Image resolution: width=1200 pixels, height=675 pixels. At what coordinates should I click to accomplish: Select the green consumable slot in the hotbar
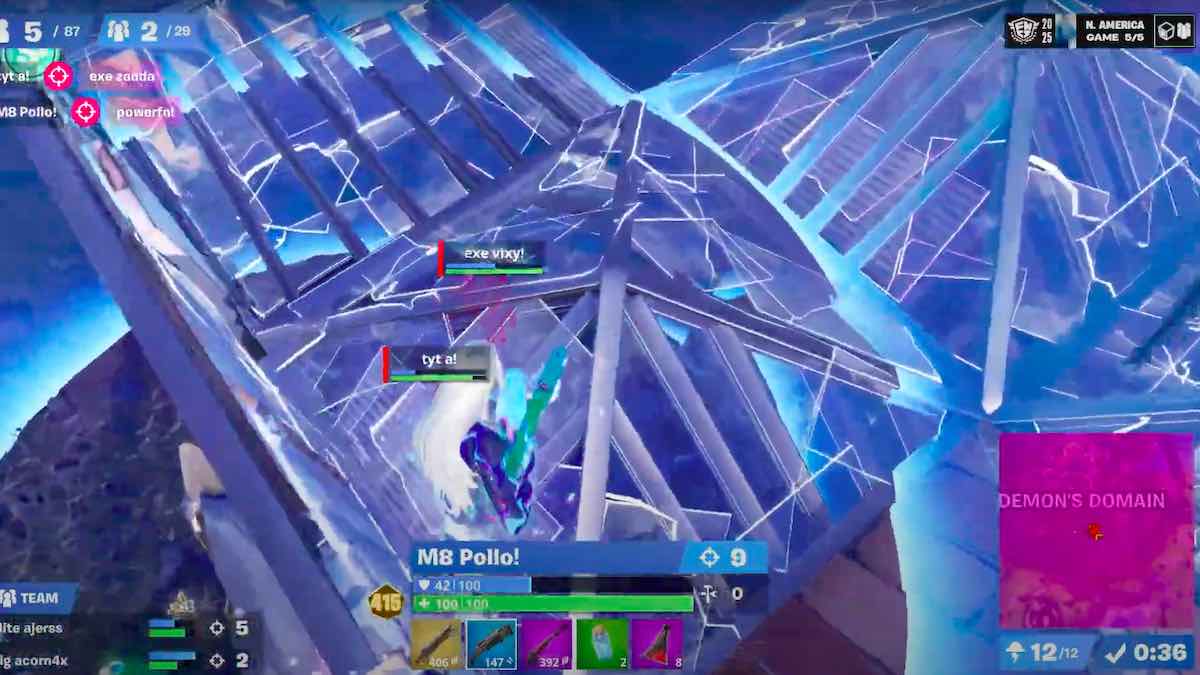pyautogui.click(x=602, y=643)
